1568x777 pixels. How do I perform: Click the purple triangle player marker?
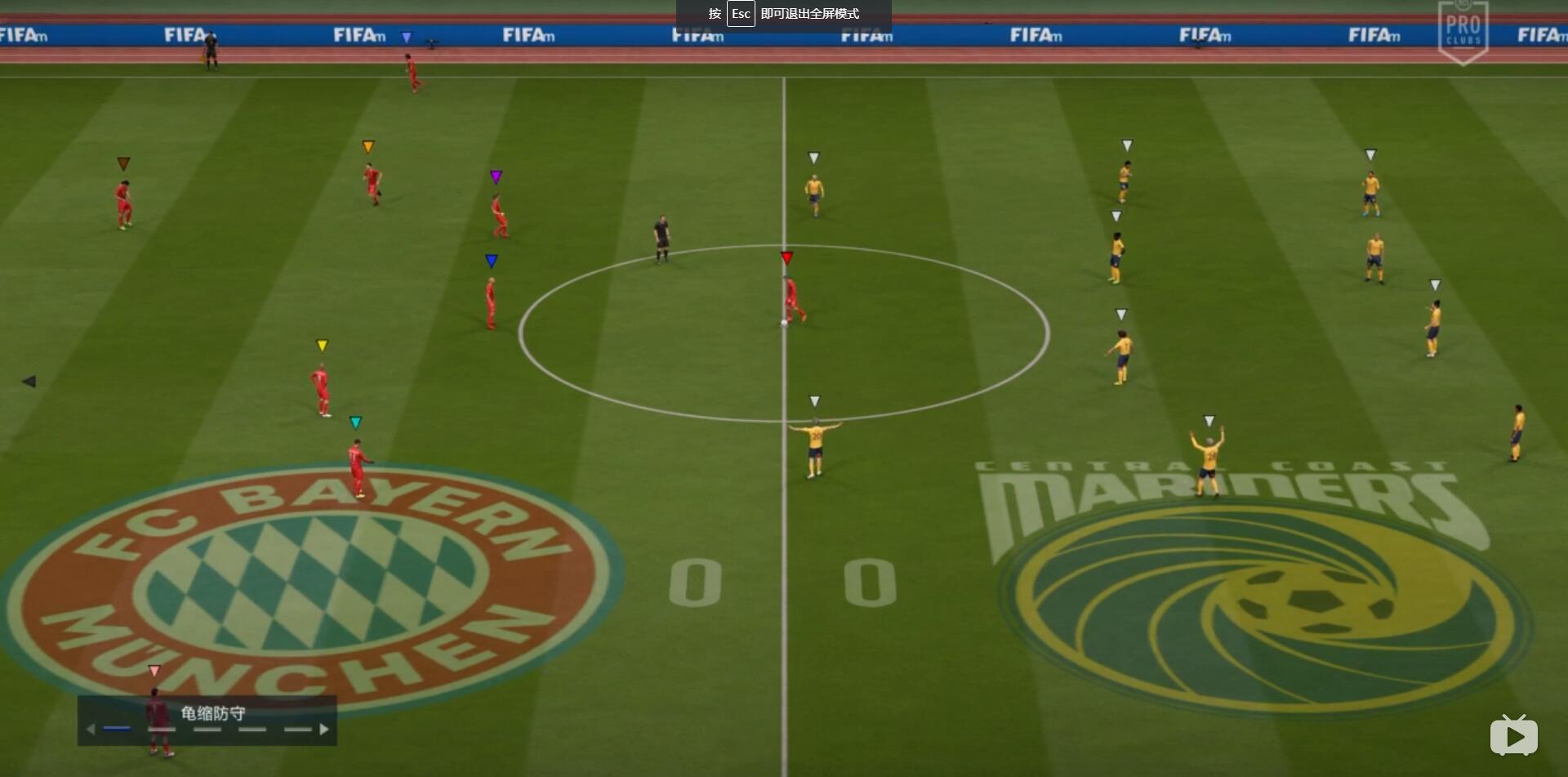pyautogui.click(x=495, y=175)
